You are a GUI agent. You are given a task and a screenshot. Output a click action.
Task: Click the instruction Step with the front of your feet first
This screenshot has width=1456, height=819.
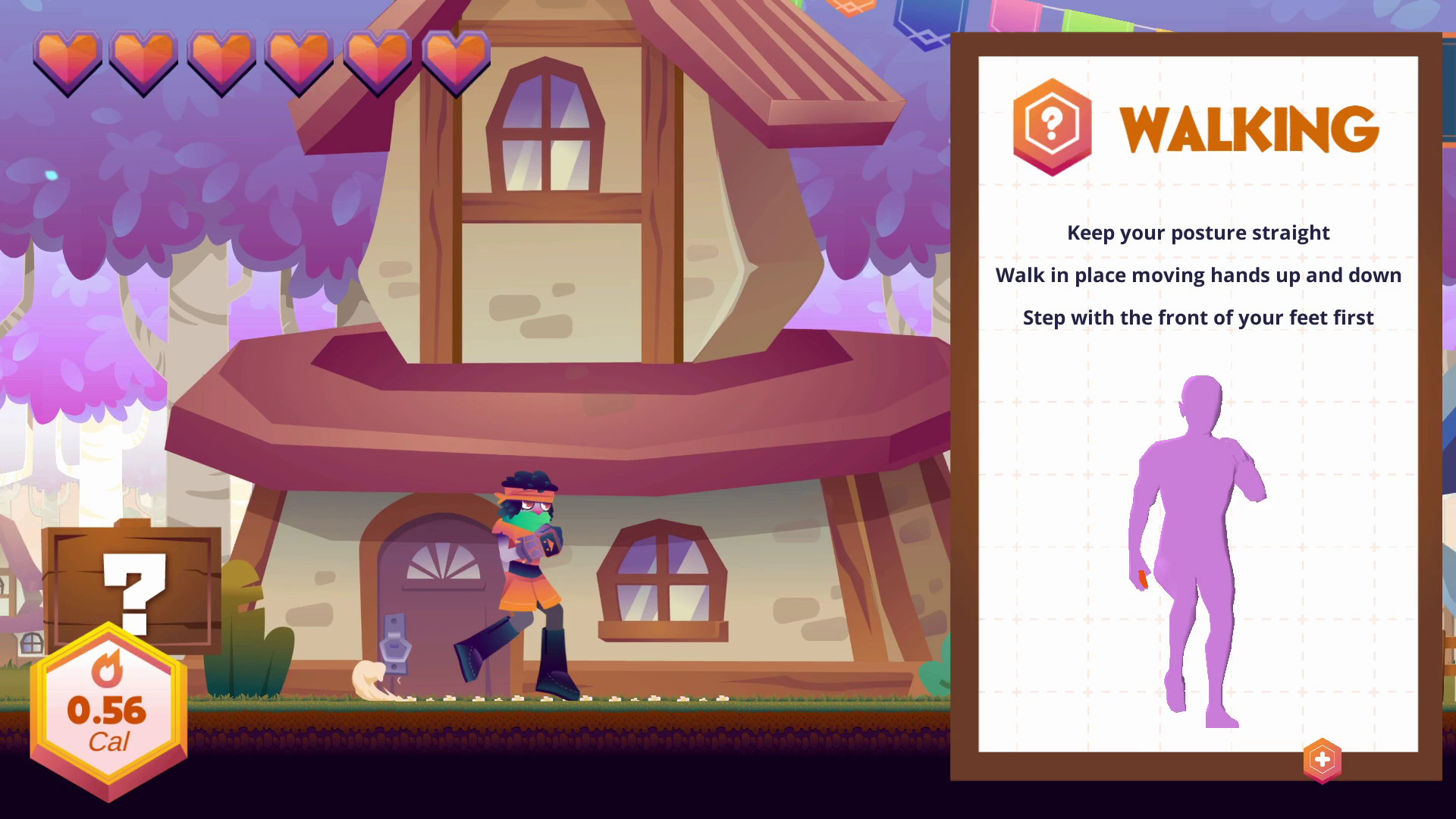(1198, 318)
